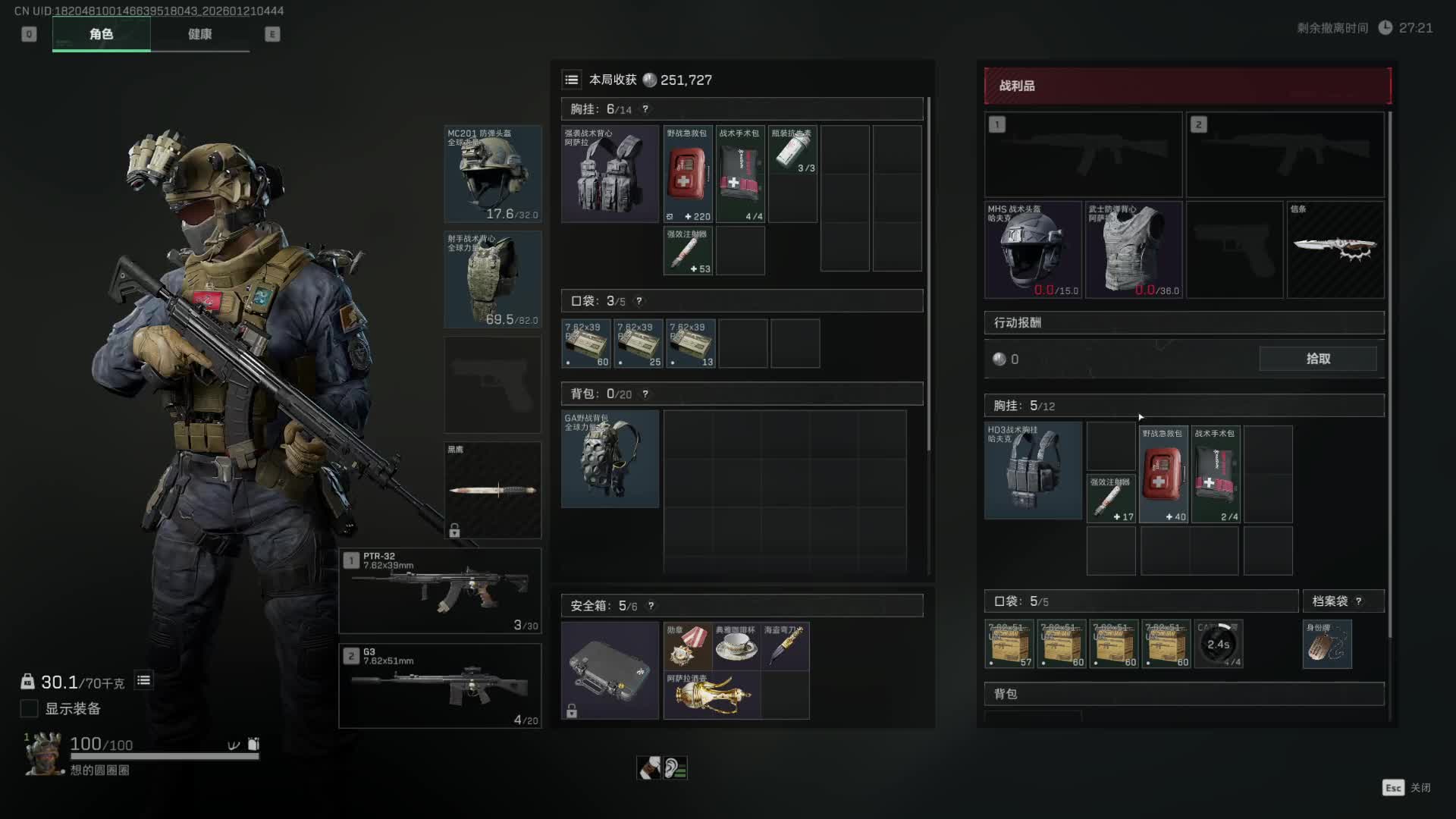1456x819 pixels.
Task: Pick the MHS 战术头盔 loot item
Action: tap(1033, 249)
